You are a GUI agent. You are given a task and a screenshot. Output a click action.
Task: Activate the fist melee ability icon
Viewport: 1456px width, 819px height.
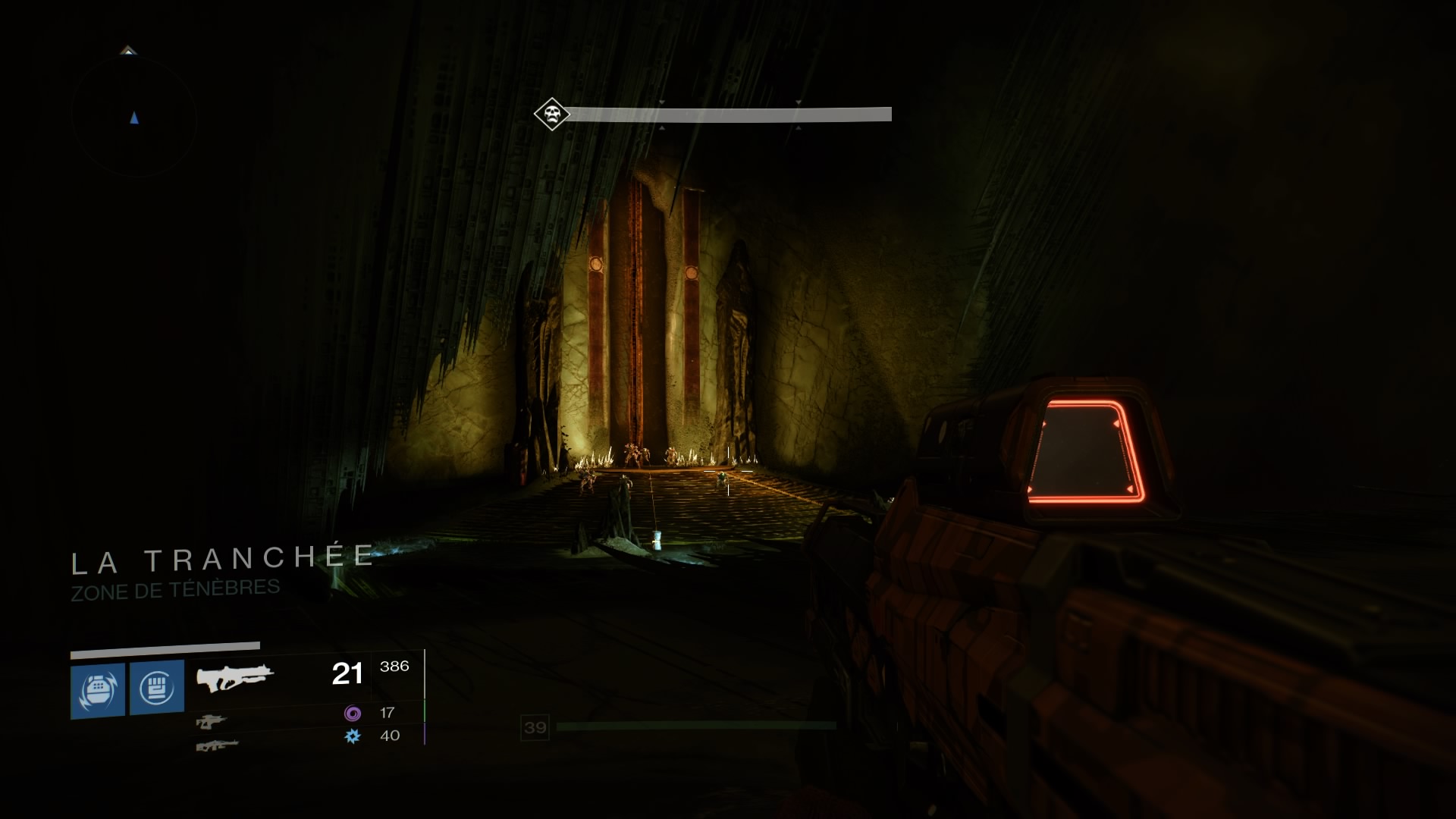[x=157, y=687]
